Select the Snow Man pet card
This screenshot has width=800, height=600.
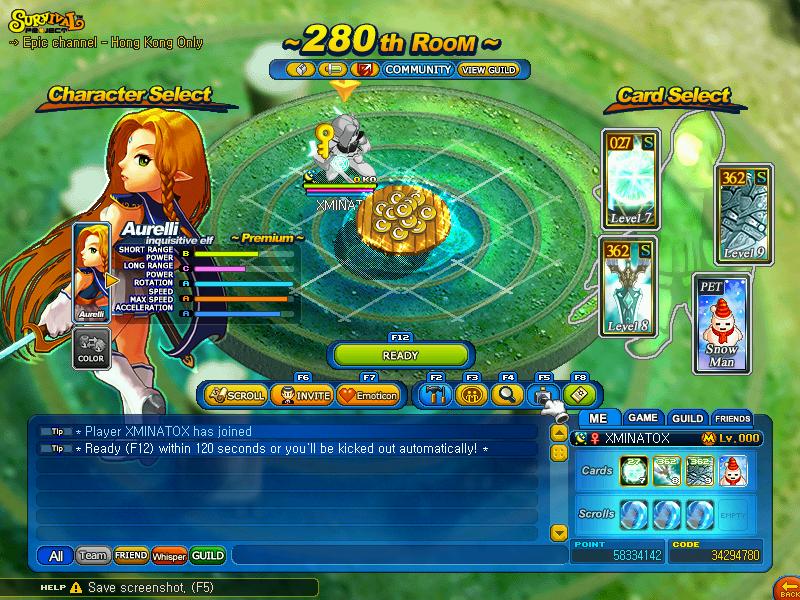(722, 325)
